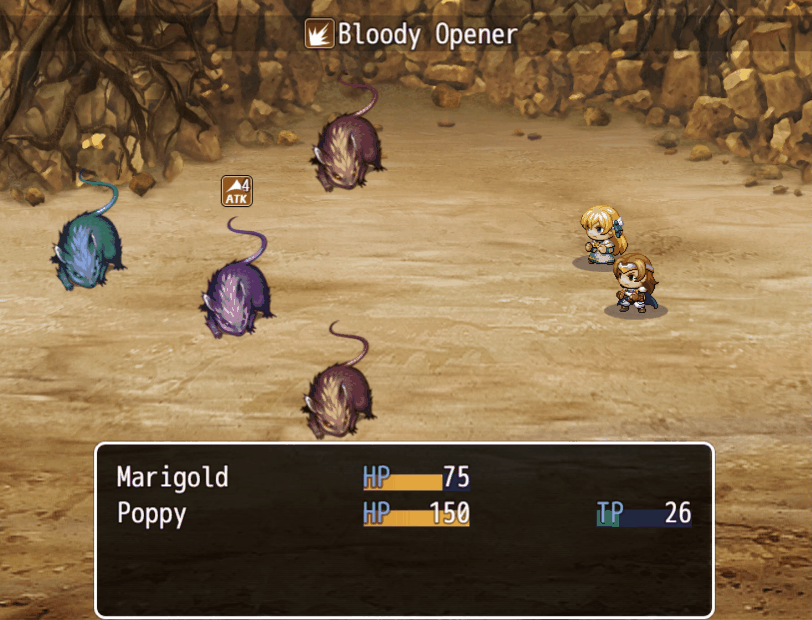Click the Bloody Opener skill icon
The width and height of the screenshot is (812, 620).
(319, 35)
